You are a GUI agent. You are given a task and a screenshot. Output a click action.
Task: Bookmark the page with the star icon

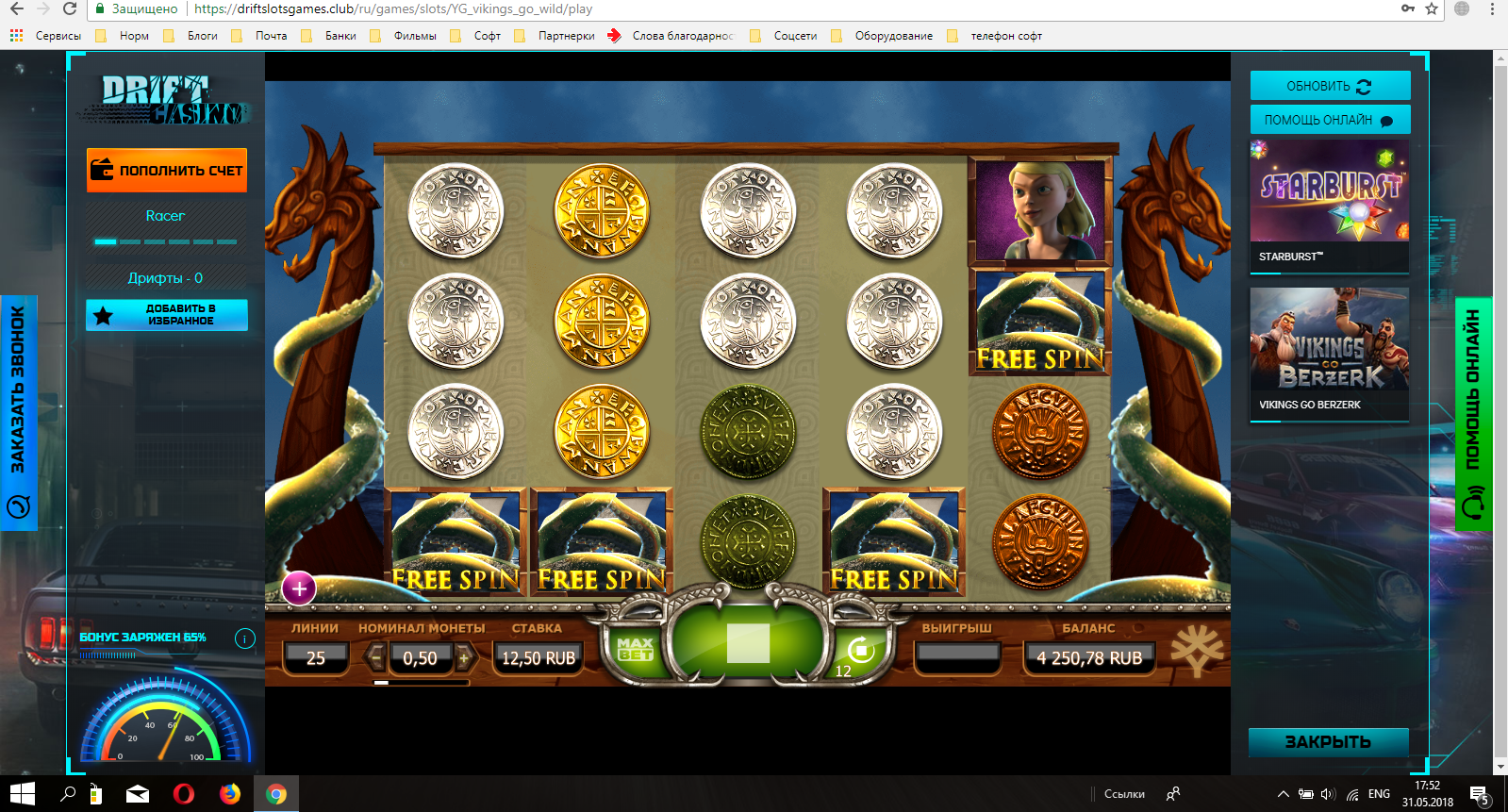click(1432, 8)
